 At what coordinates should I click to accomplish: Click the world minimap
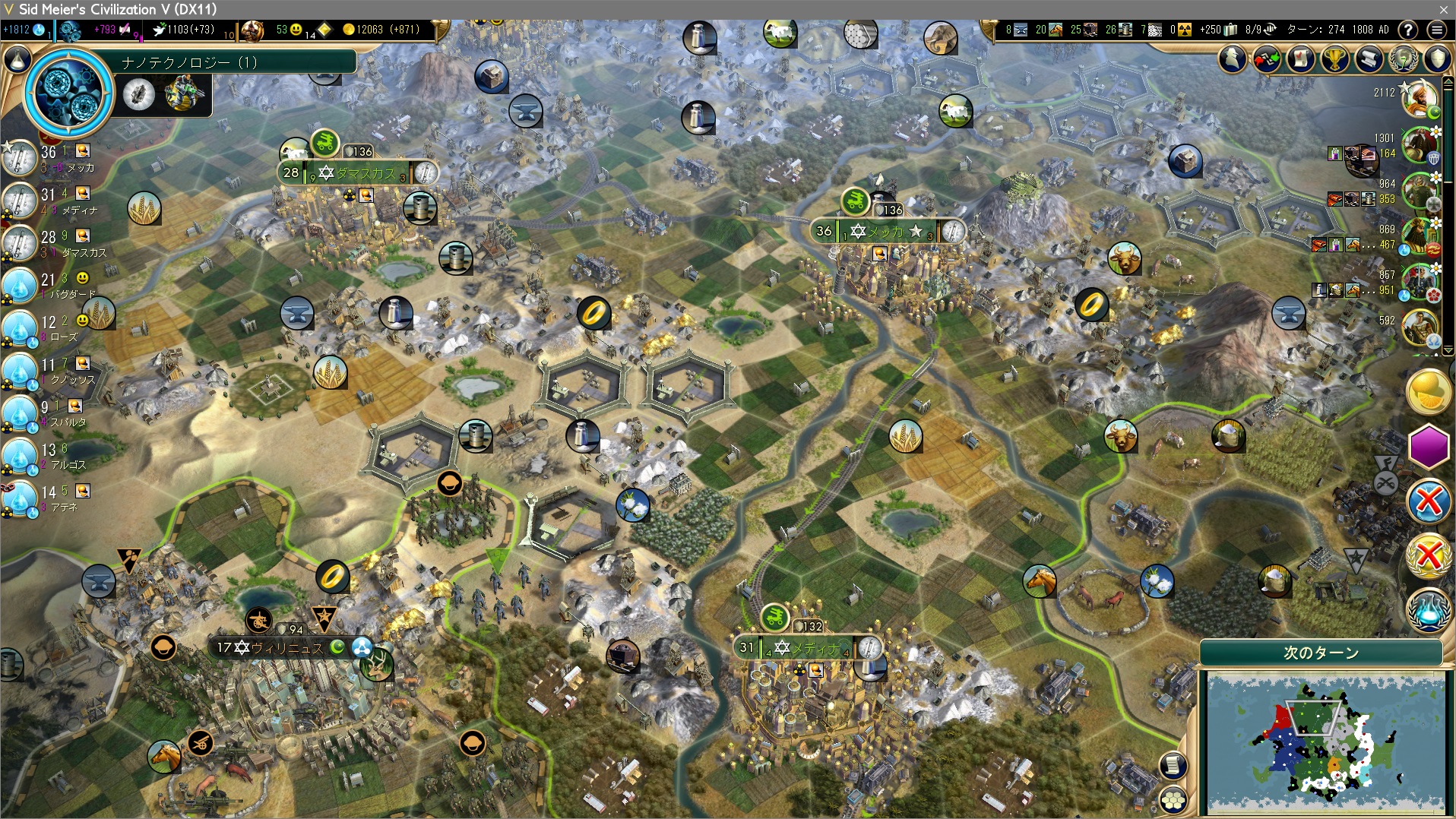pyautogui.click(x=1325, y=742)
